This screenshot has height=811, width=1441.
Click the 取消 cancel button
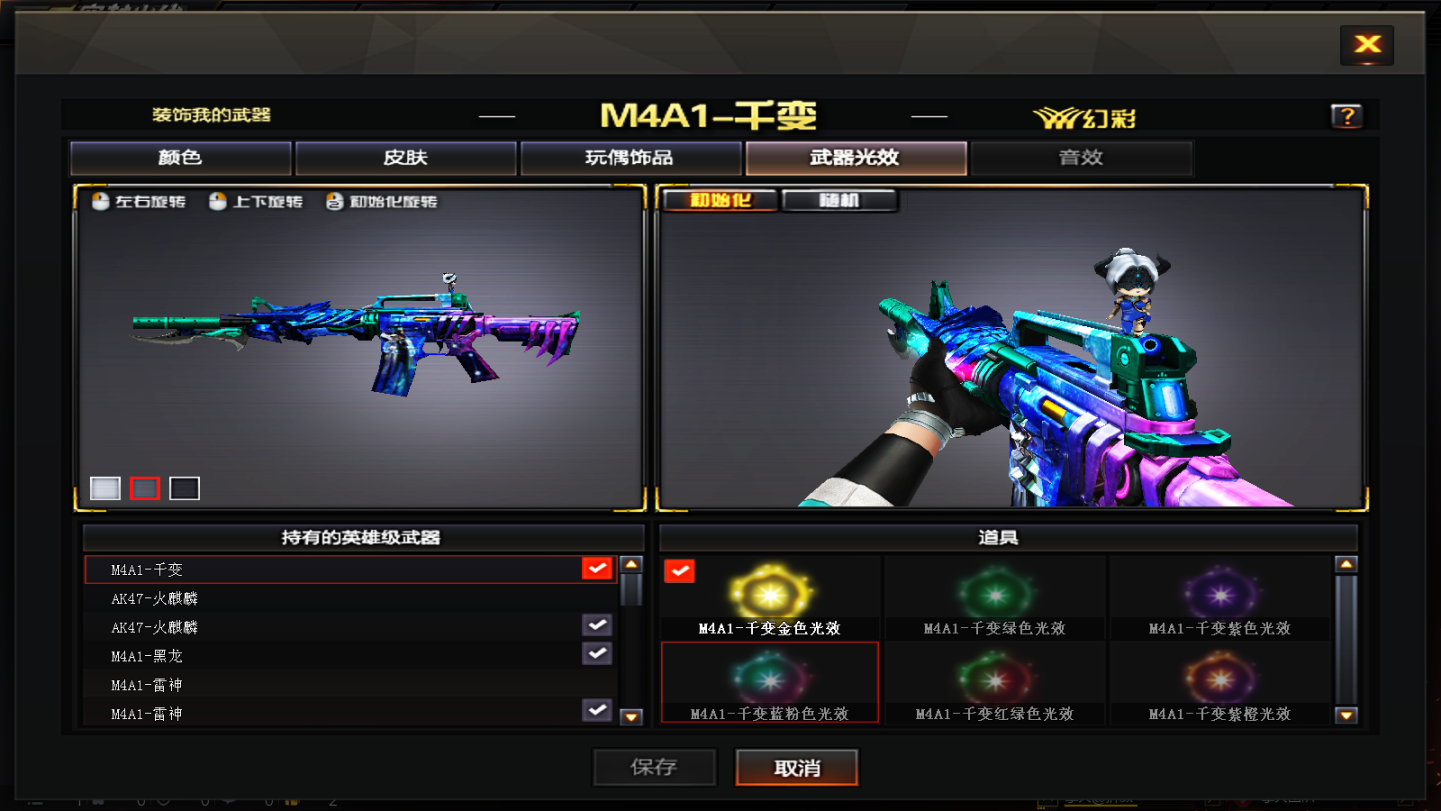coord(797,767)
